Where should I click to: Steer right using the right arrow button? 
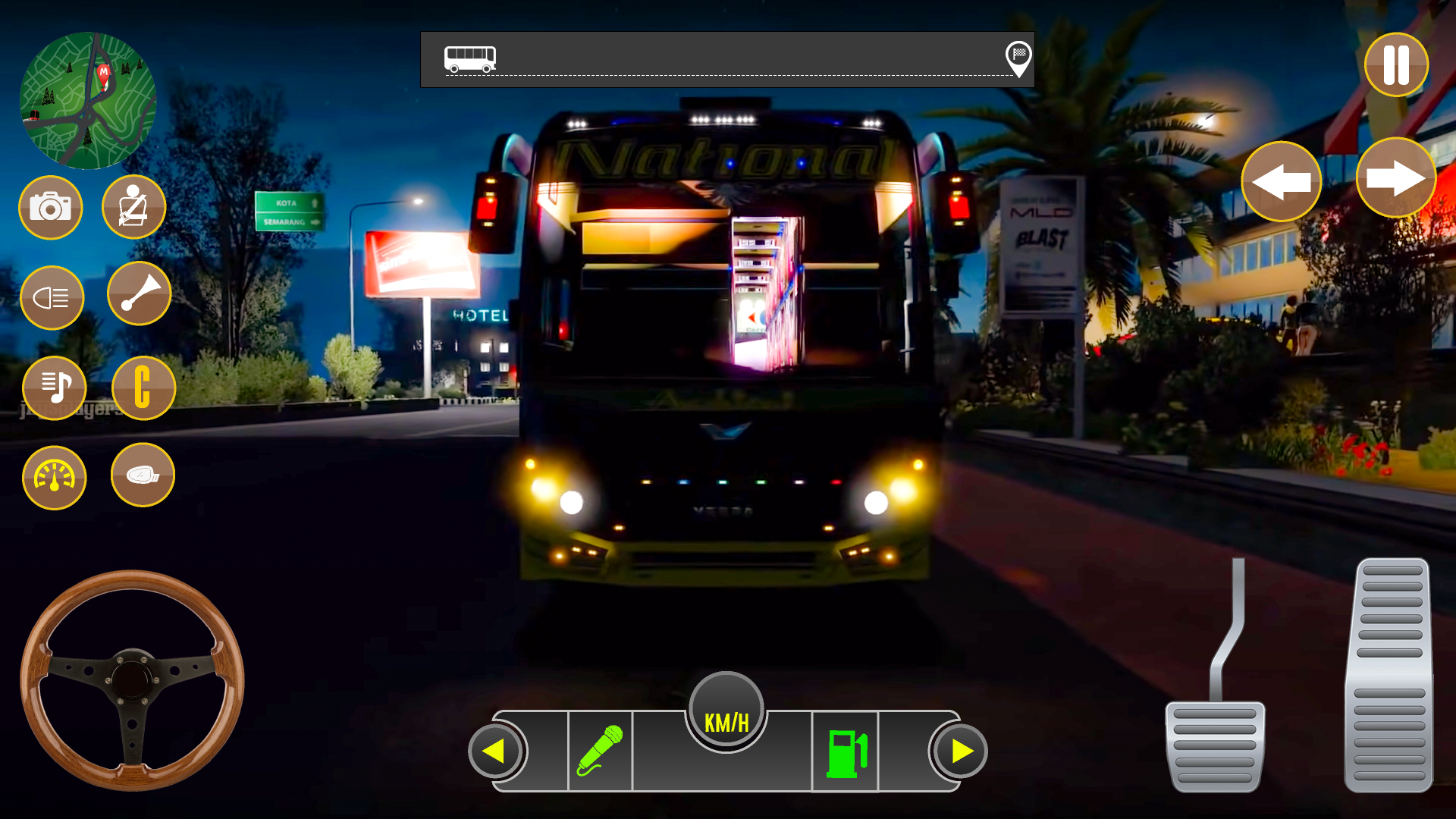click(x=1396, y=180)
